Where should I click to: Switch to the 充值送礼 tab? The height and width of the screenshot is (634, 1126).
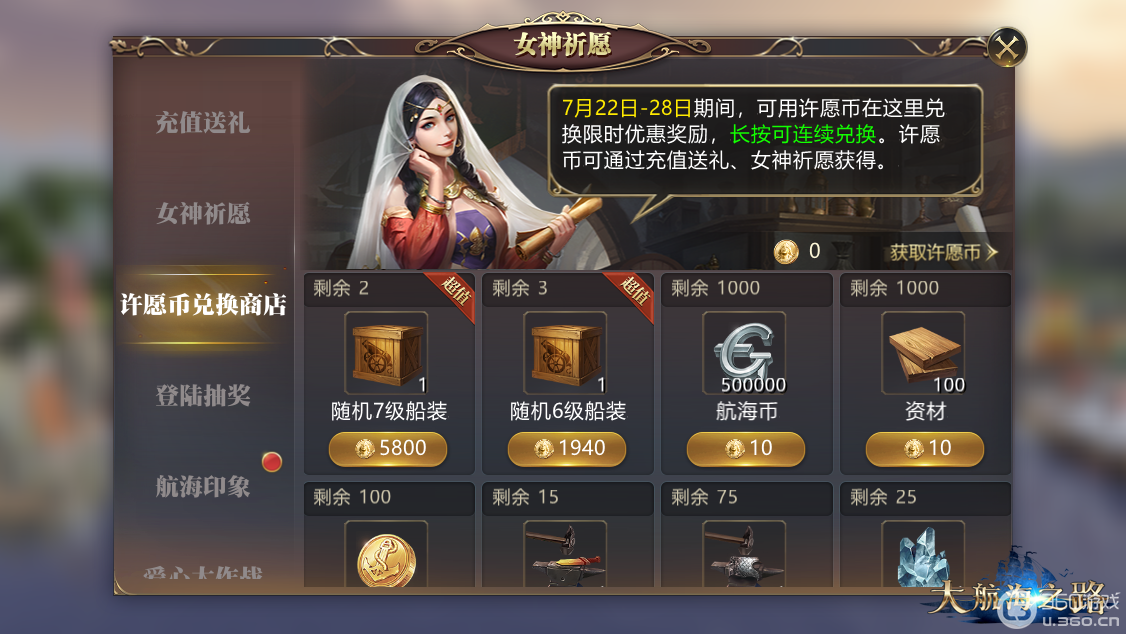point(203,123)
